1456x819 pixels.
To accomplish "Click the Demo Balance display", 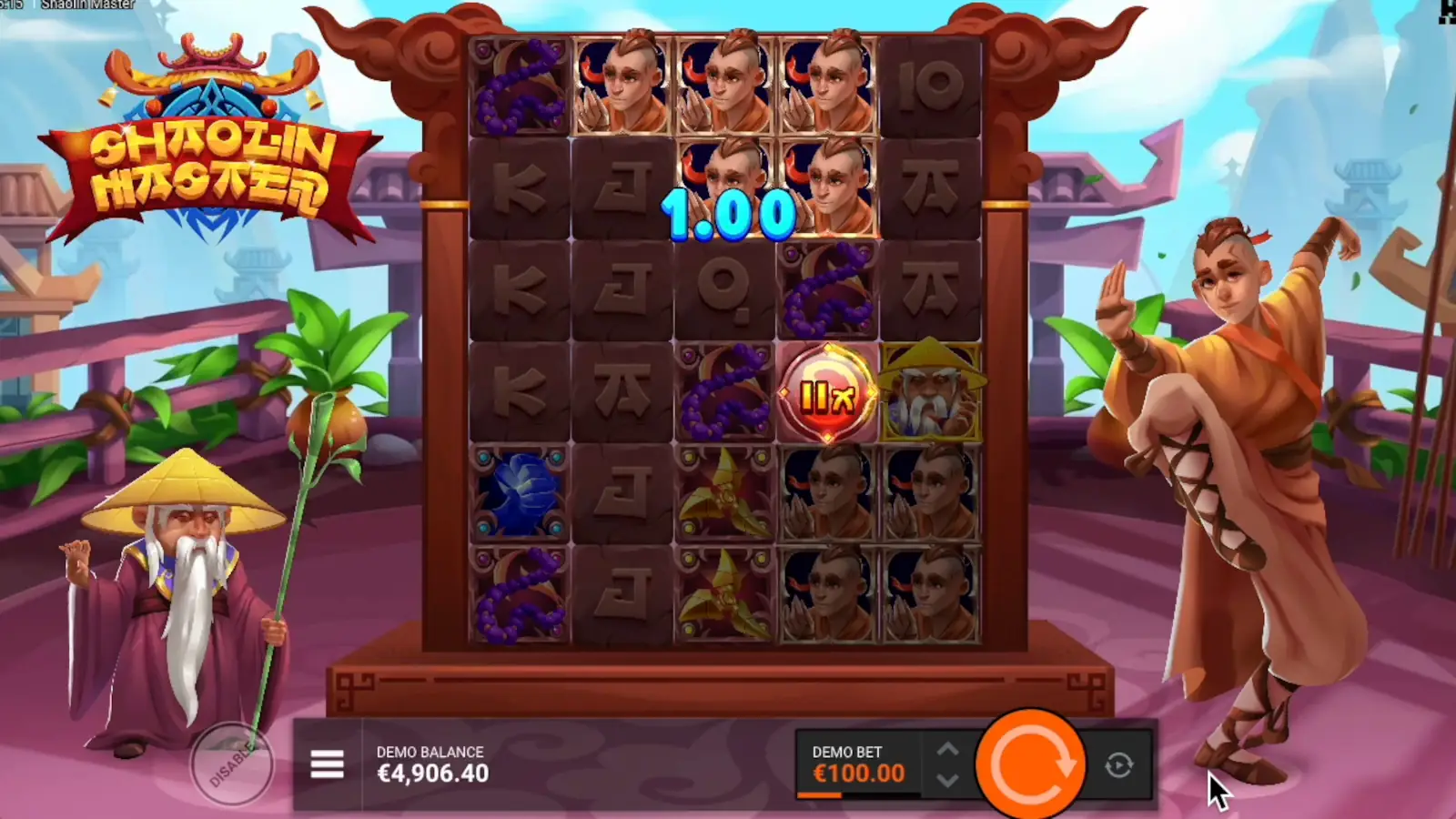I will coord(432,764).
